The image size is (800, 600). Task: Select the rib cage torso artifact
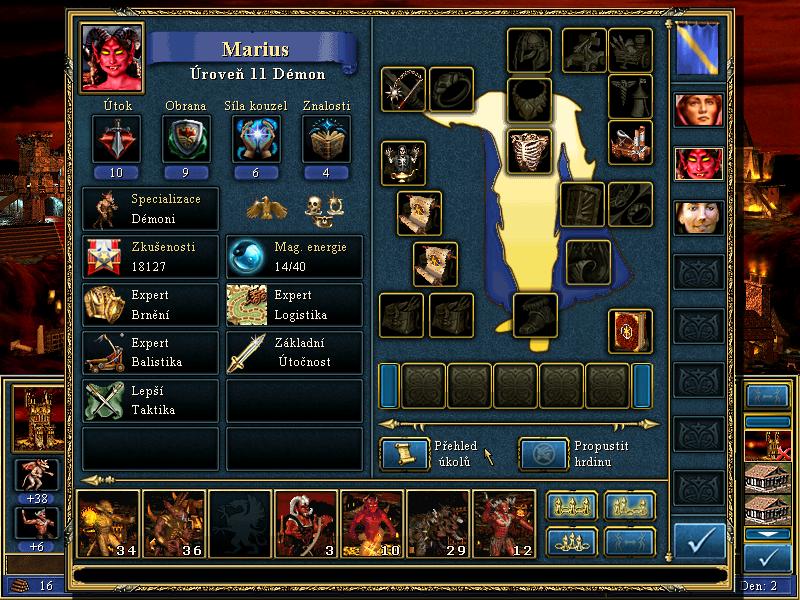[530, 151]
